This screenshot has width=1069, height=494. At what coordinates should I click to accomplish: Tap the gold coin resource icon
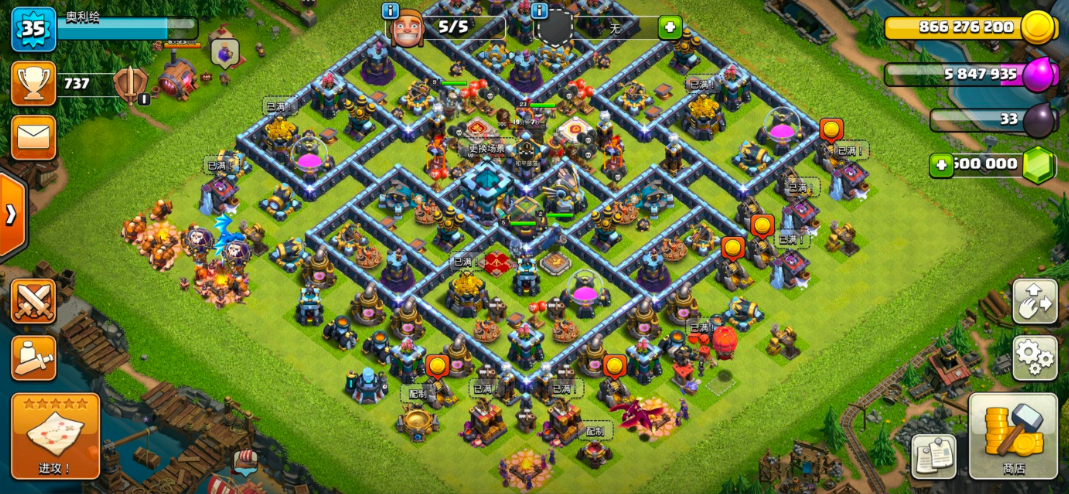click(1037, 27)
